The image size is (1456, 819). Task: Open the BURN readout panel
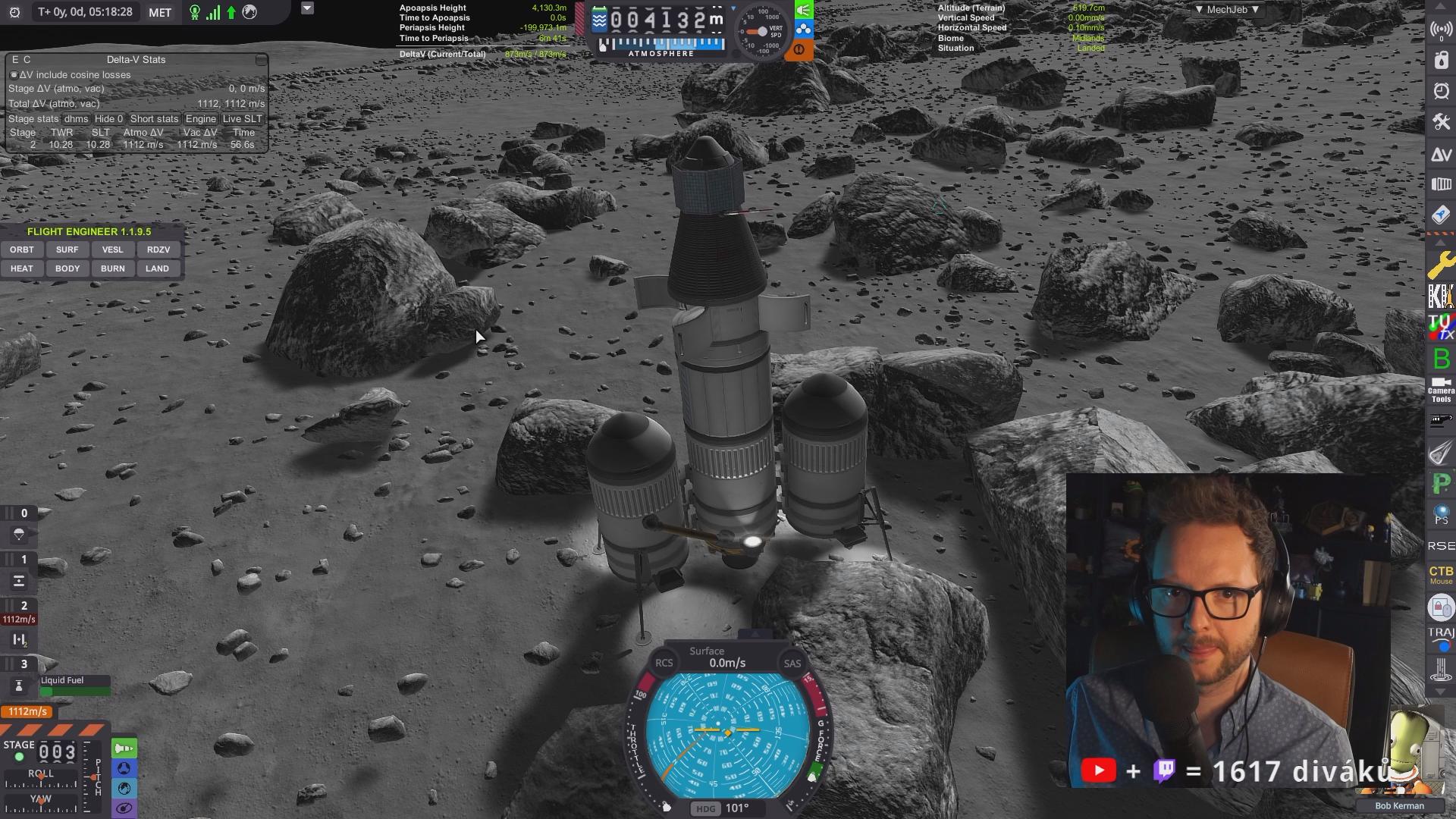click(112, 268)
